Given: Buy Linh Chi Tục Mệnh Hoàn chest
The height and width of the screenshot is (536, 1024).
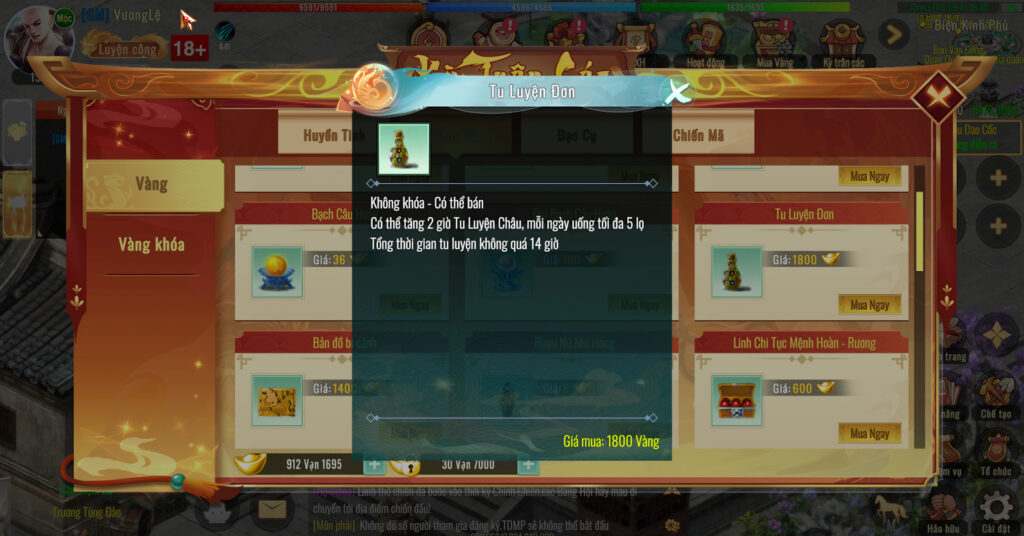Looking at the screenshot, I should point(869,433).
